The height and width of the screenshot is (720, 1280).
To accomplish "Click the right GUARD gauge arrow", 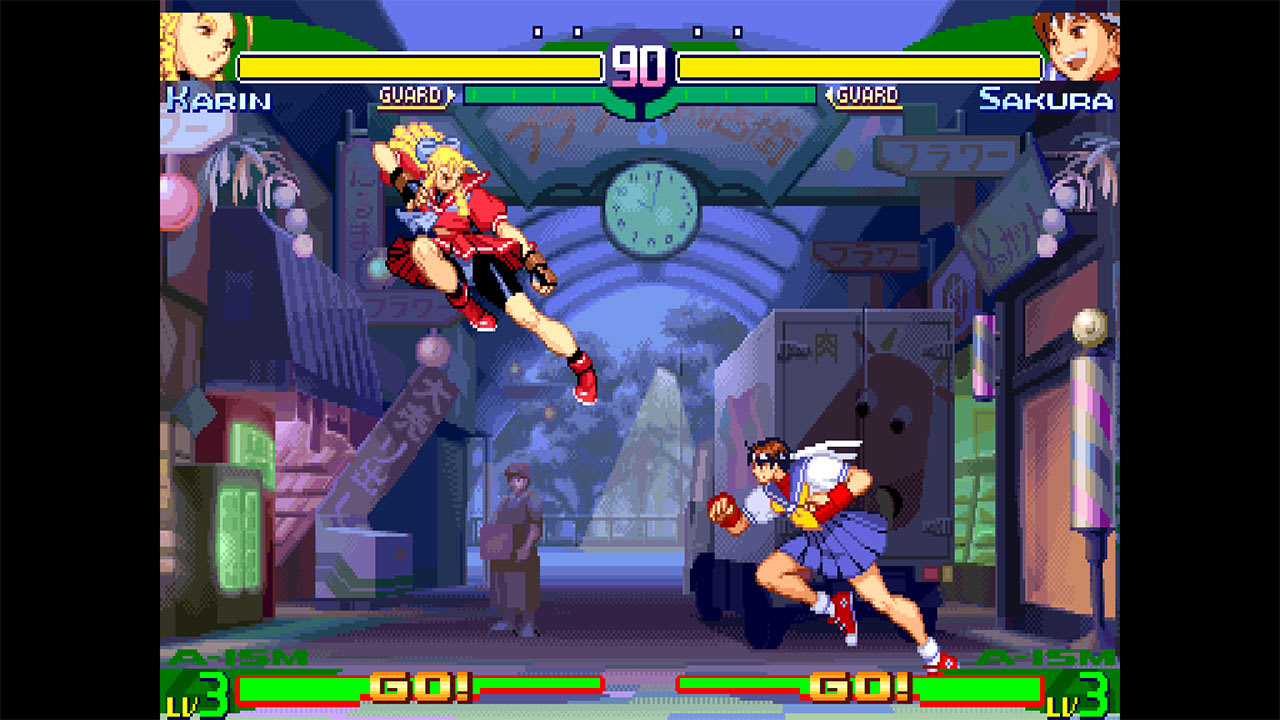I will (x=828, y=92).
